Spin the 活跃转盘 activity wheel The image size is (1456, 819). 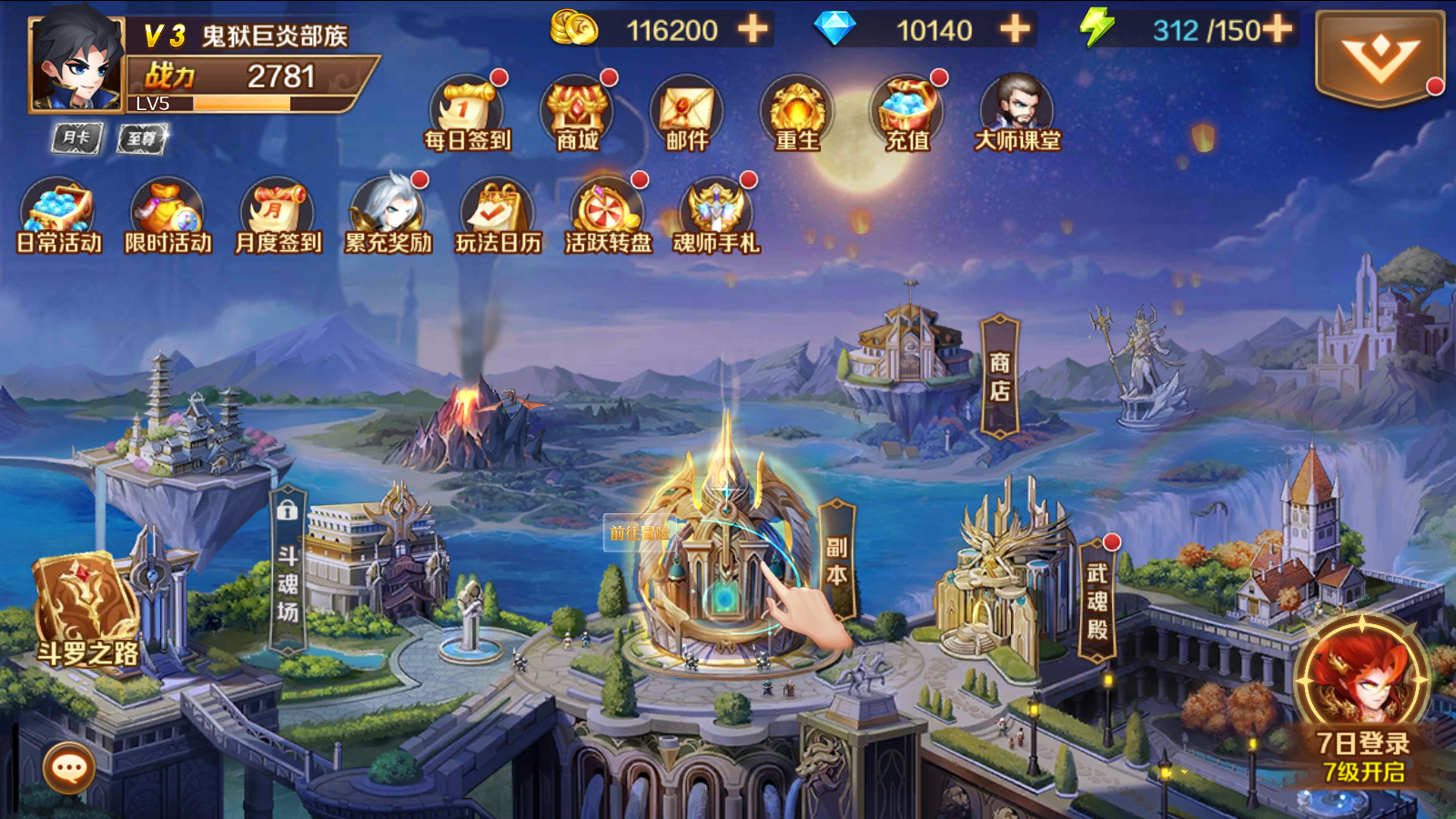coord(608,216)
